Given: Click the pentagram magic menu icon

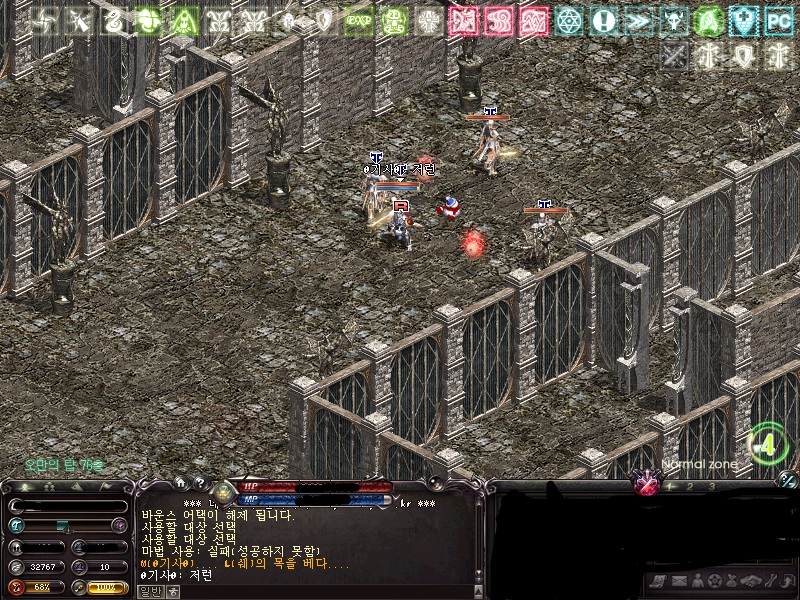Looking at the screenshot, I should point(714,581).
